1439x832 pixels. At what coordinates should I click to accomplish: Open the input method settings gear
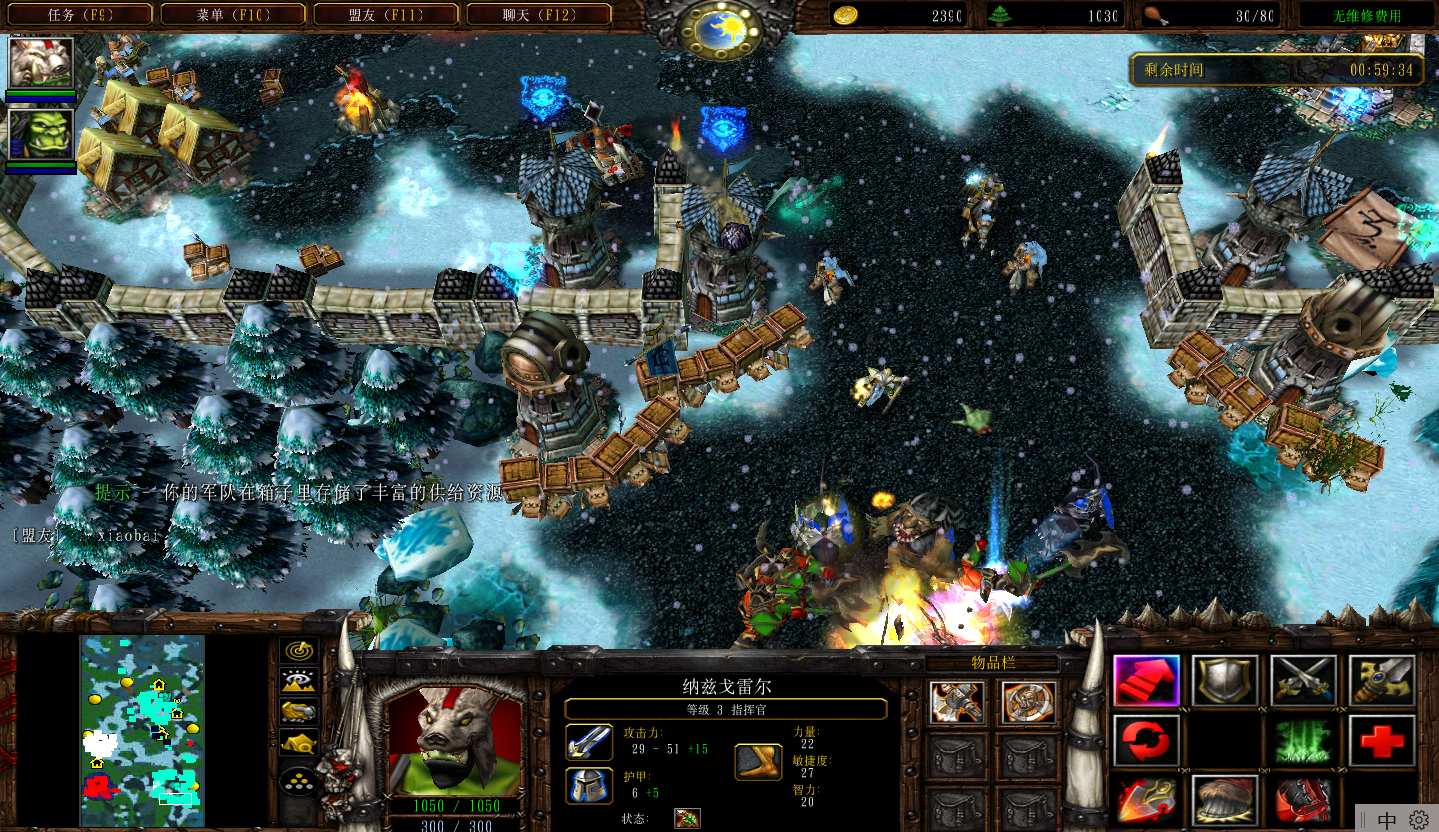(x=1418, y=820)
